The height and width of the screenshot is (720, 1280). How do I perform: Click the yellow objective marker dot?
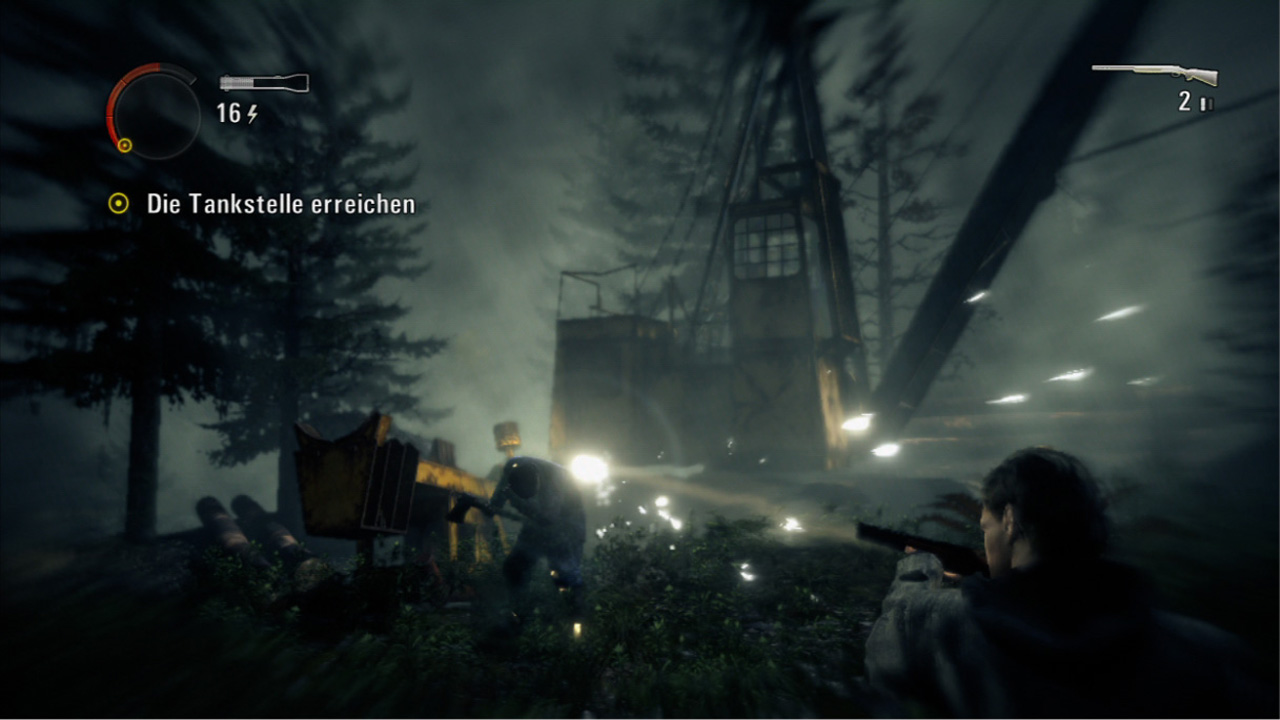[x=119, y=203]
